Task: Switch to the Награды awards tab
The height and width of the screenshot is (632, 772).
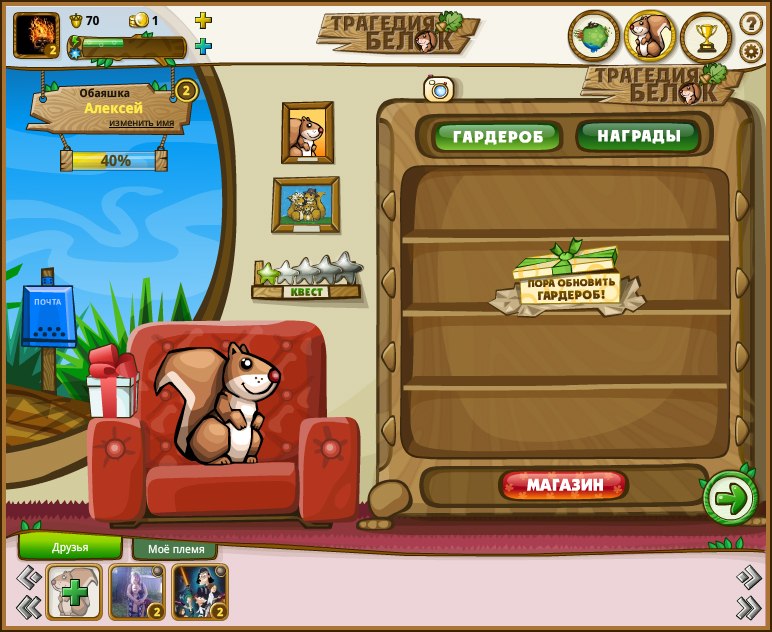Action: click(x=638, y=135)
